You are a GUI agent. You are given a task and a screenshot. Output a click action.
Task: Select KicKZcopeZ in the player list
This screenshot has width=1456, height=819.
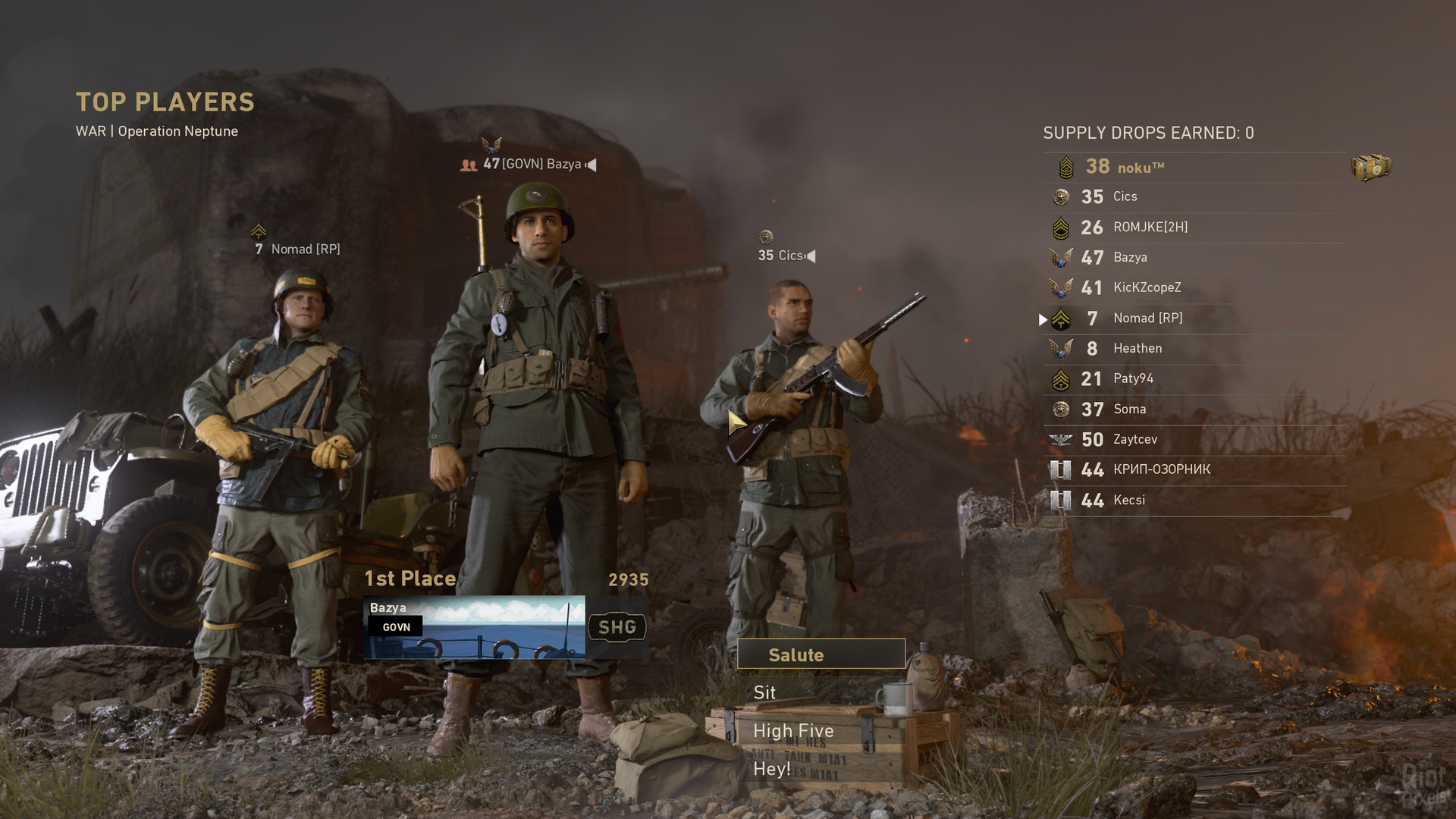1194,288
